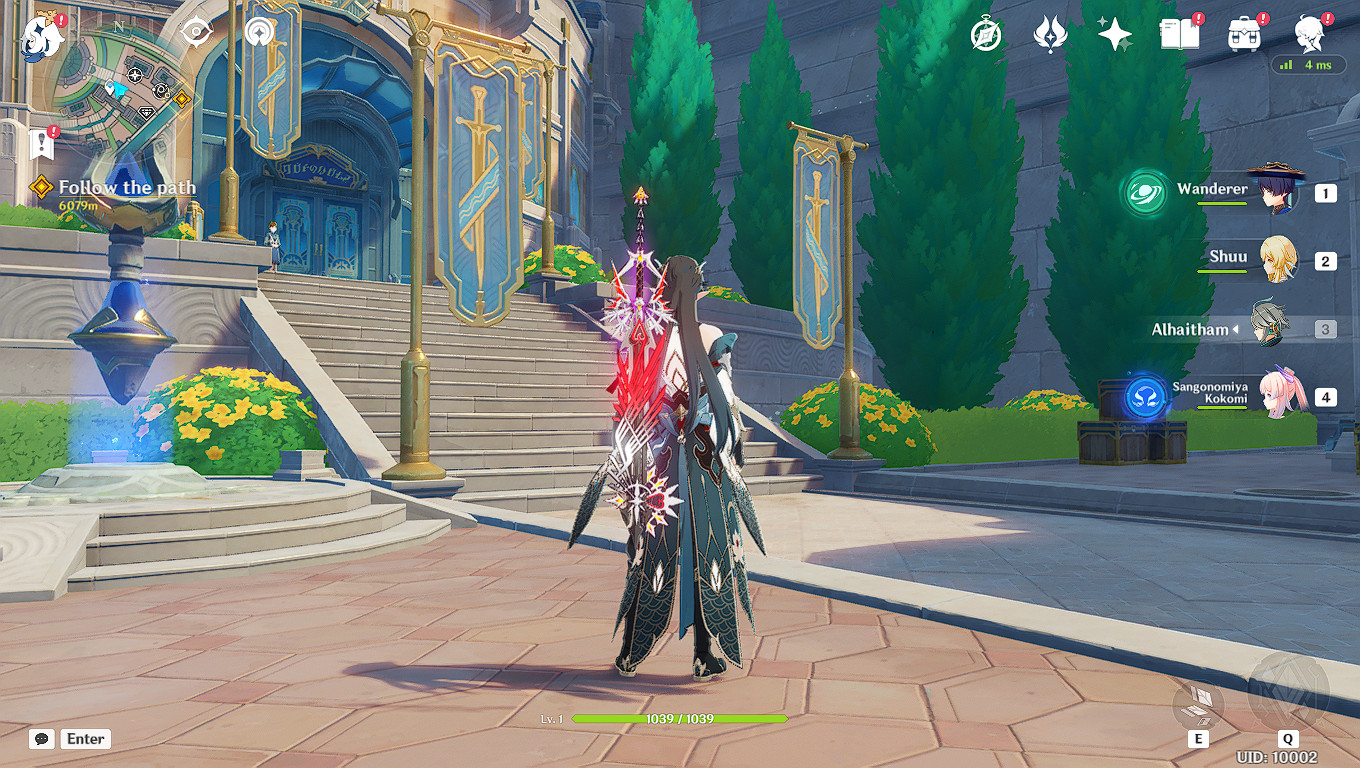Viewport: 1360px width, 768px height.
Task: Check the 4 ms ping indicator
Action: click(1309, 64)
